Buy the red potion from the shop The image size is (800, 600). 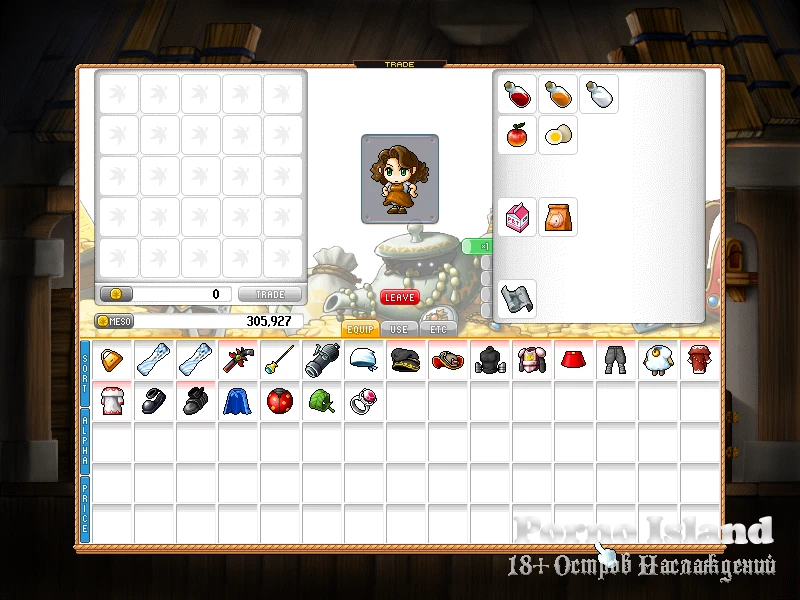517,94
